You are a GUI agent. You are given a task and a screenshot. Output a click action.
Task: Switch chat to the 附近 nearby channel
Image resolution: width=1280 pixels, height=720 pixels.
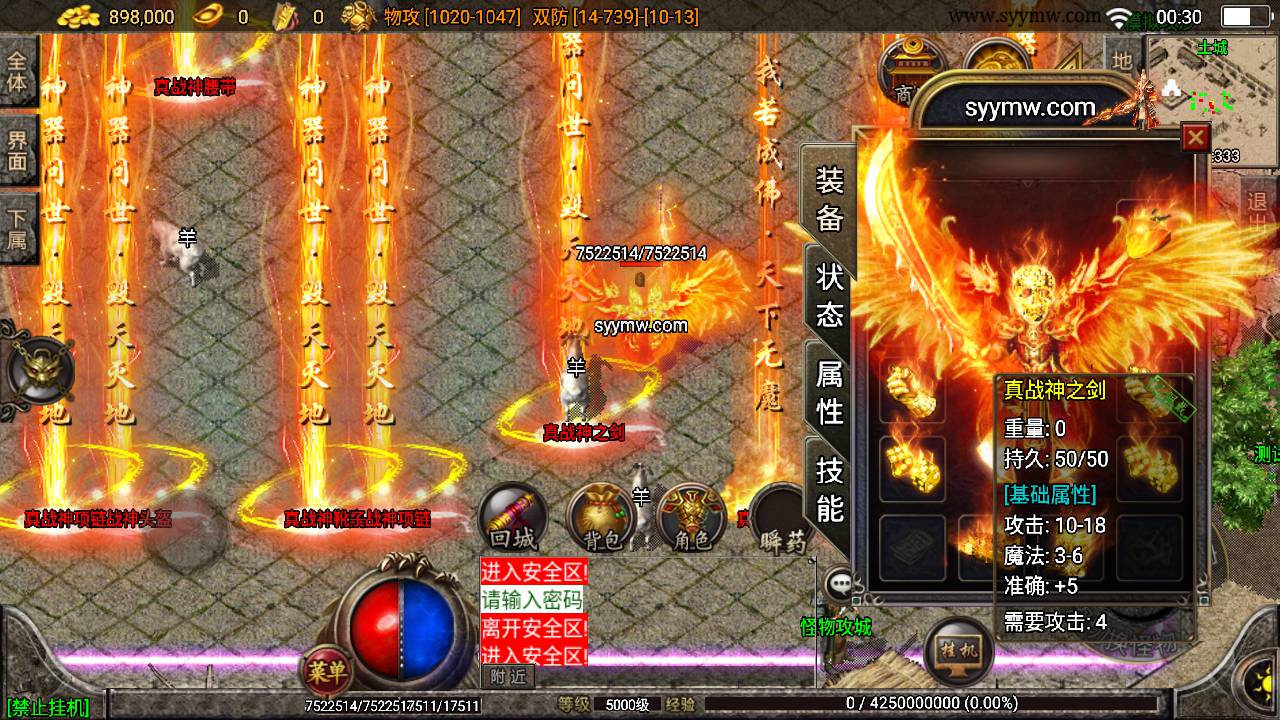[x=509, y=676]
